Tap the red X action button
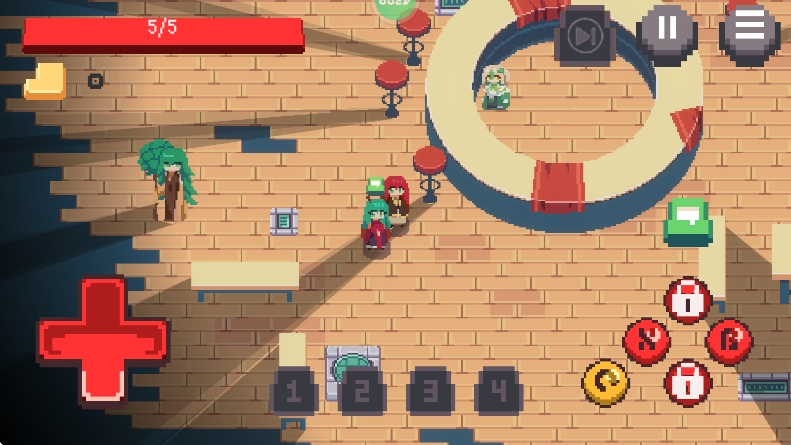 click(646, 341)
